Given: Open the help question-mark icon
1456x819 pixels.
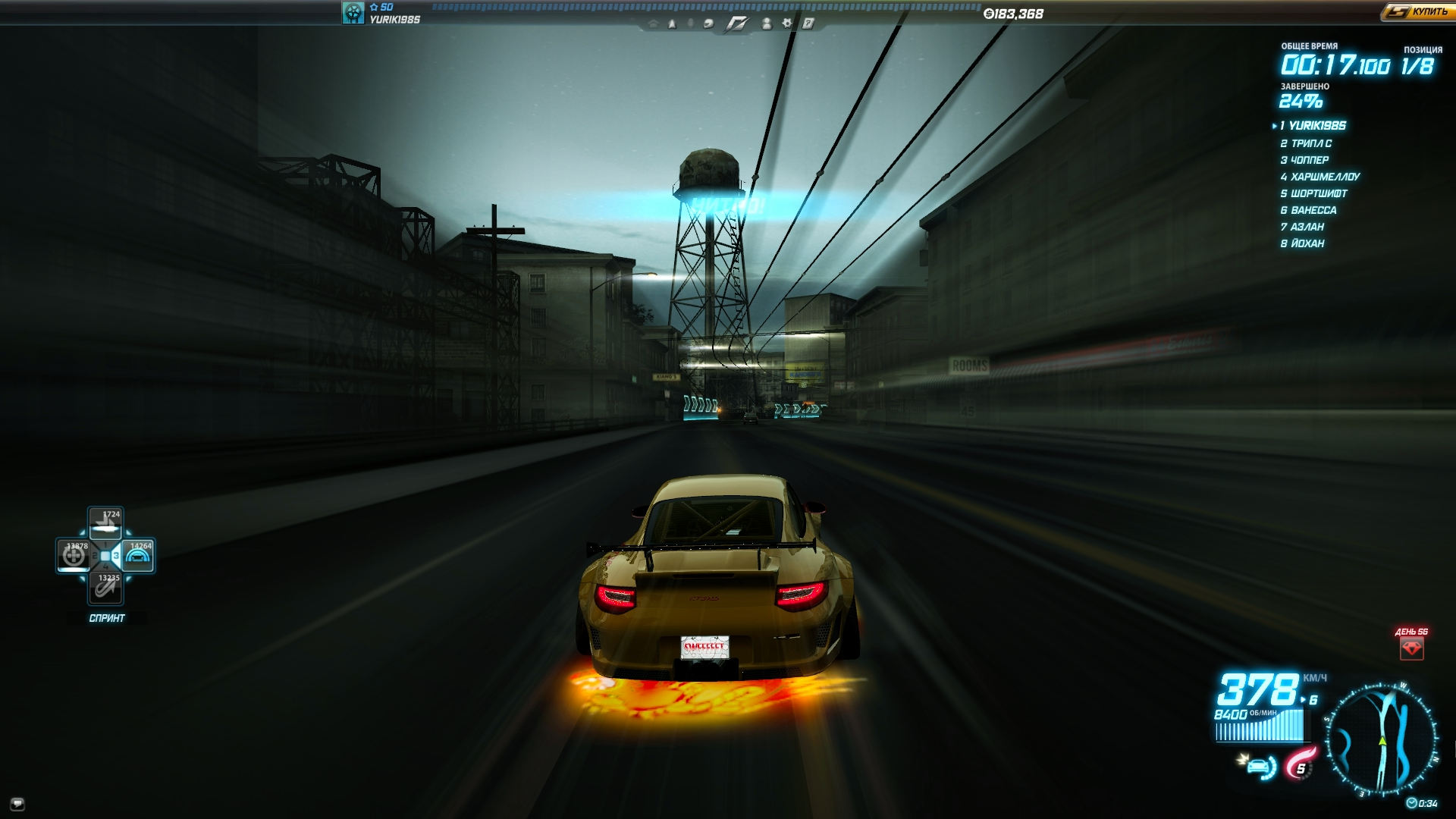Looking at the screenshot, I should [808, 24].
